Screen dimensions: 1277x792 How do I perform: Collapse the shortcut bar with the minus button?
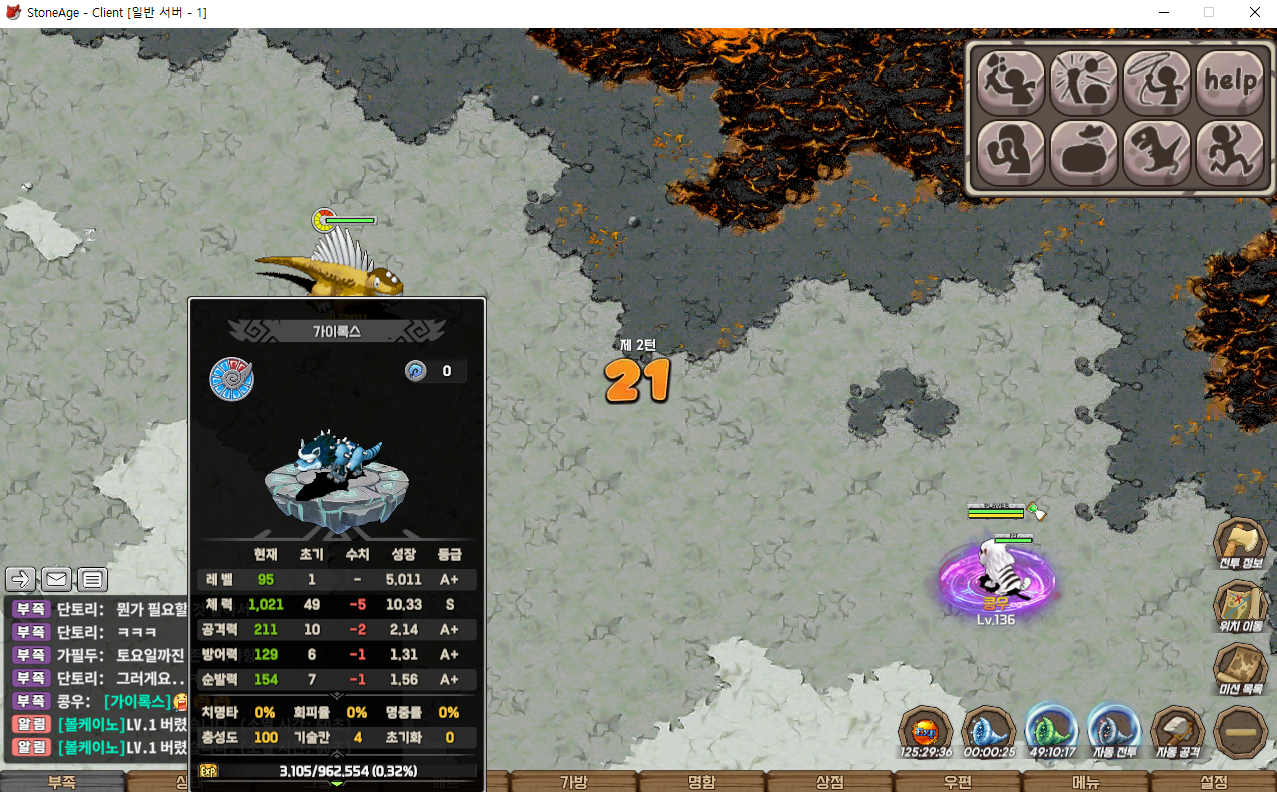1241,732
